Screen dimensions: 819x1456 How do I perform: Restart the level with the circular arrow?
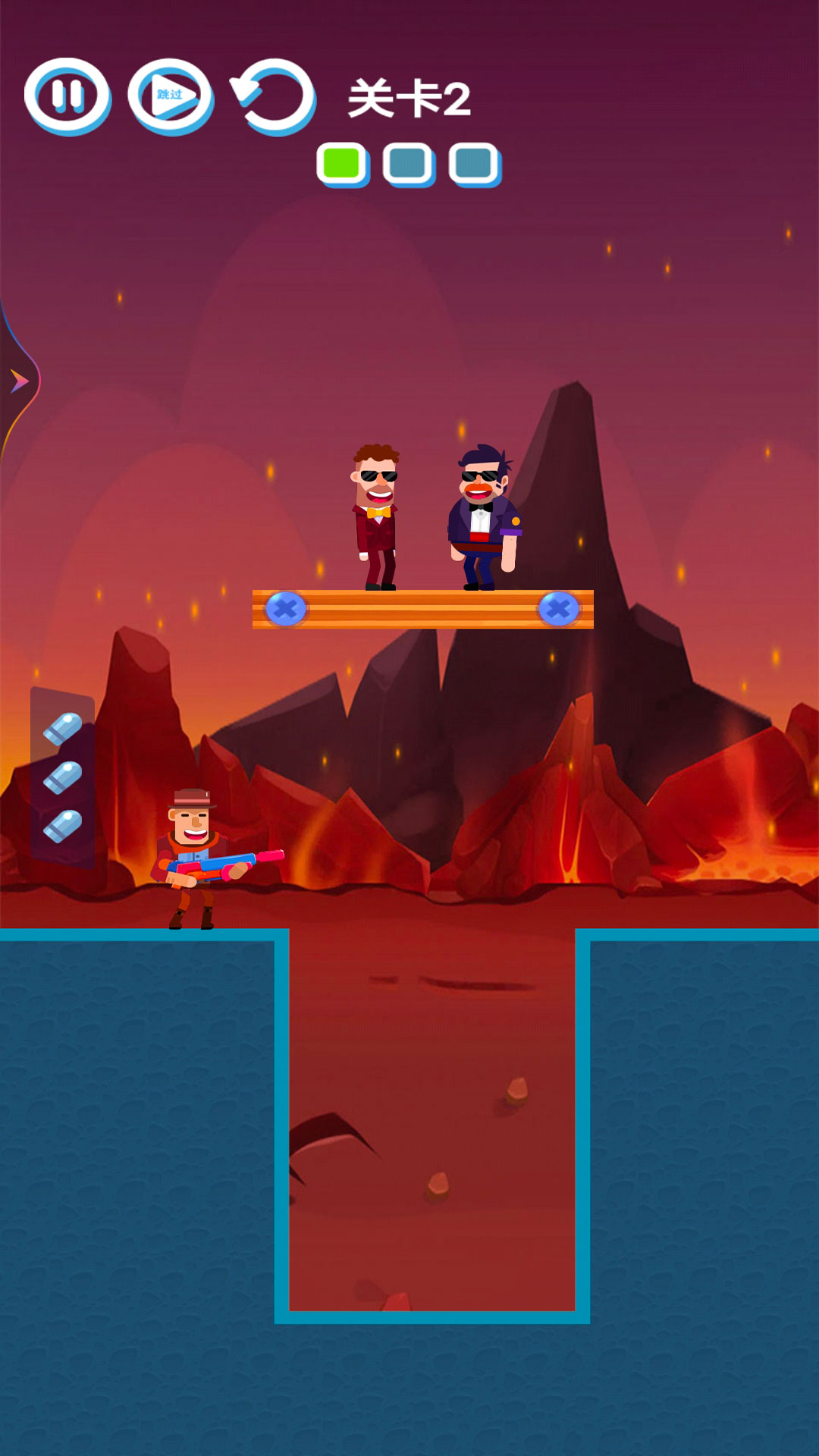[274, 96]
